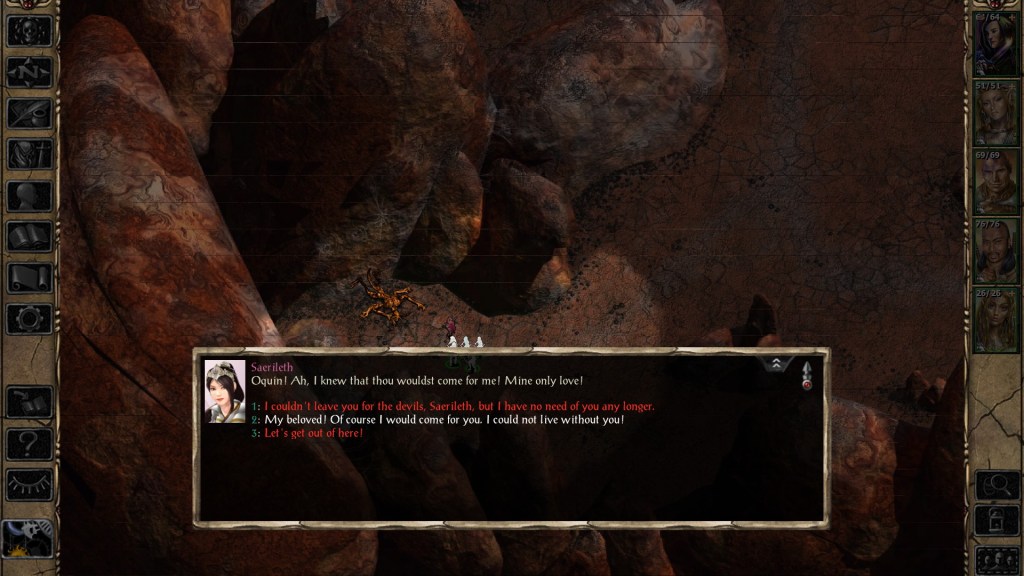Select reply "My beloved! Of course I would come"
This screenshot has height=576, width=1024.
[443, 420]
